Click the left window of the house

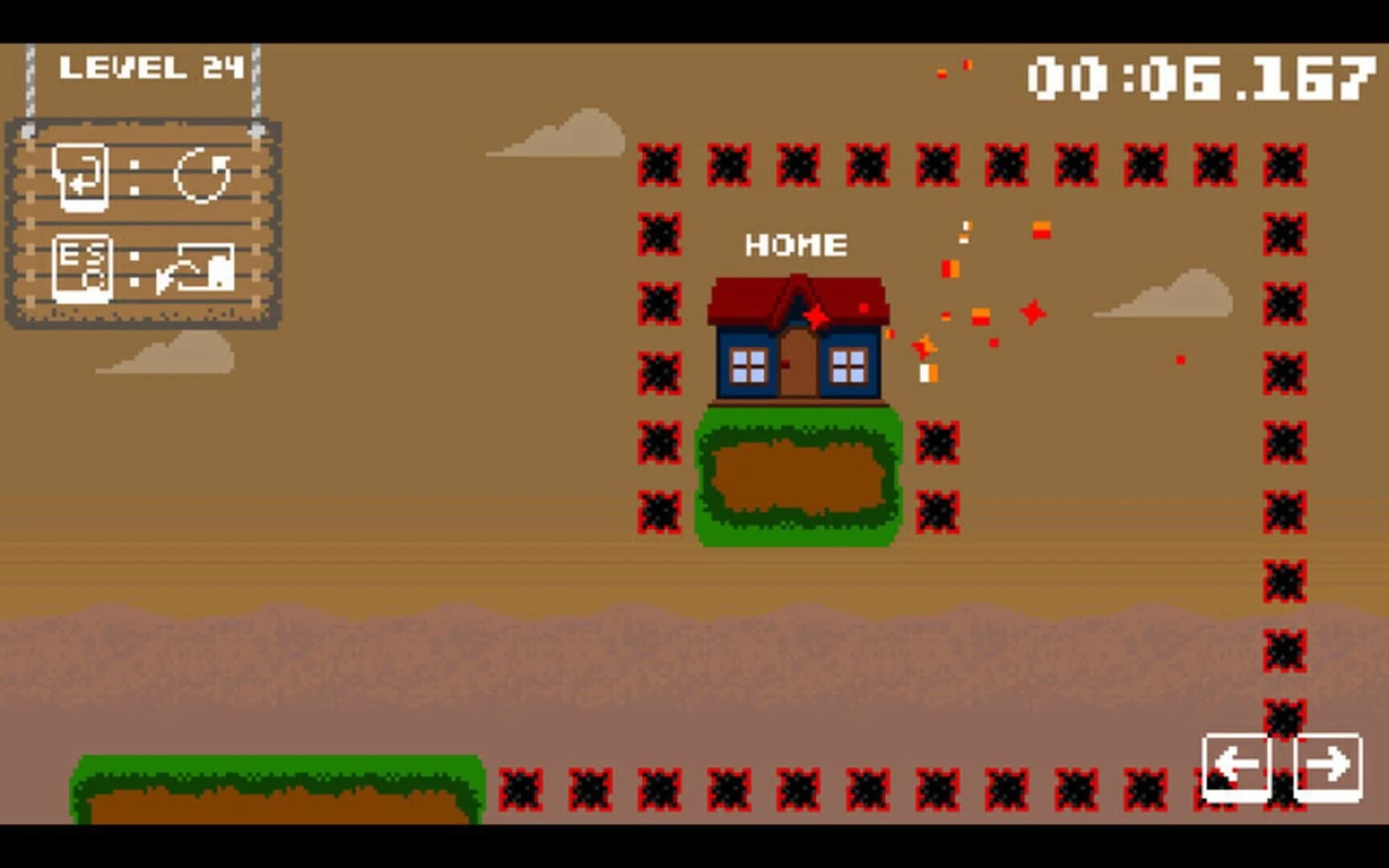click(748, 366)
